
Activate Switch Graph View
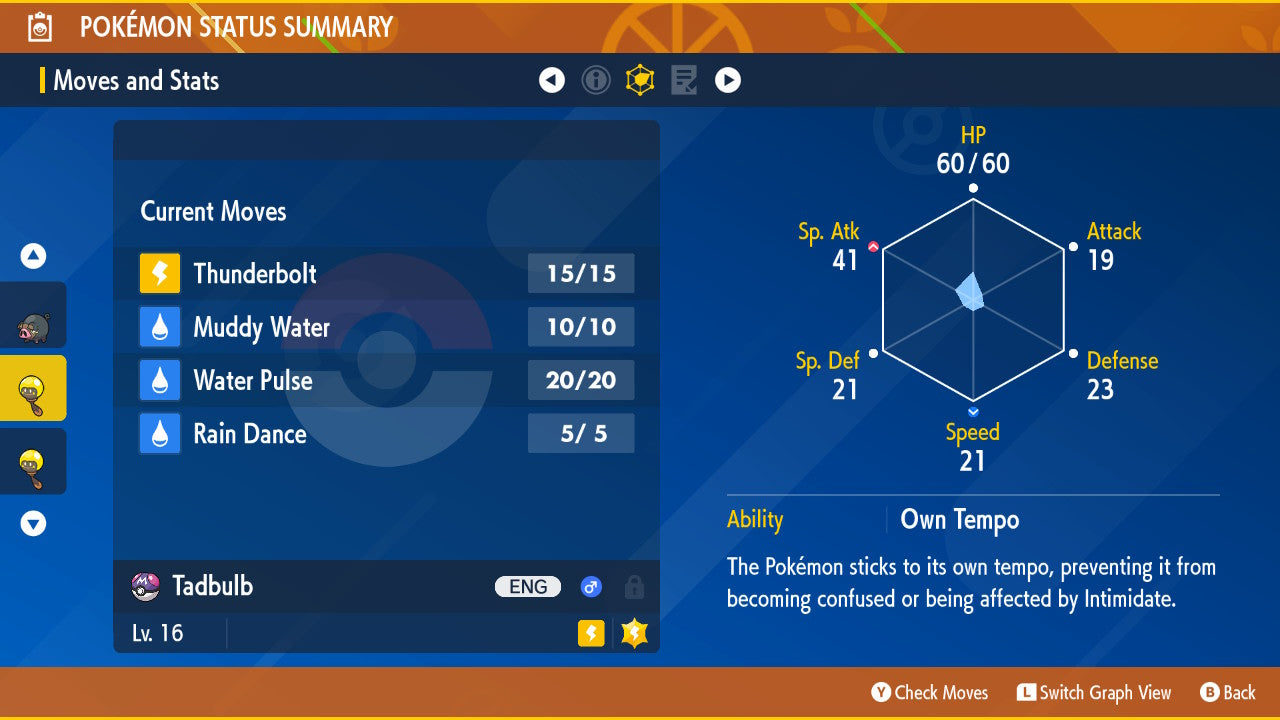coord(1094,692)
